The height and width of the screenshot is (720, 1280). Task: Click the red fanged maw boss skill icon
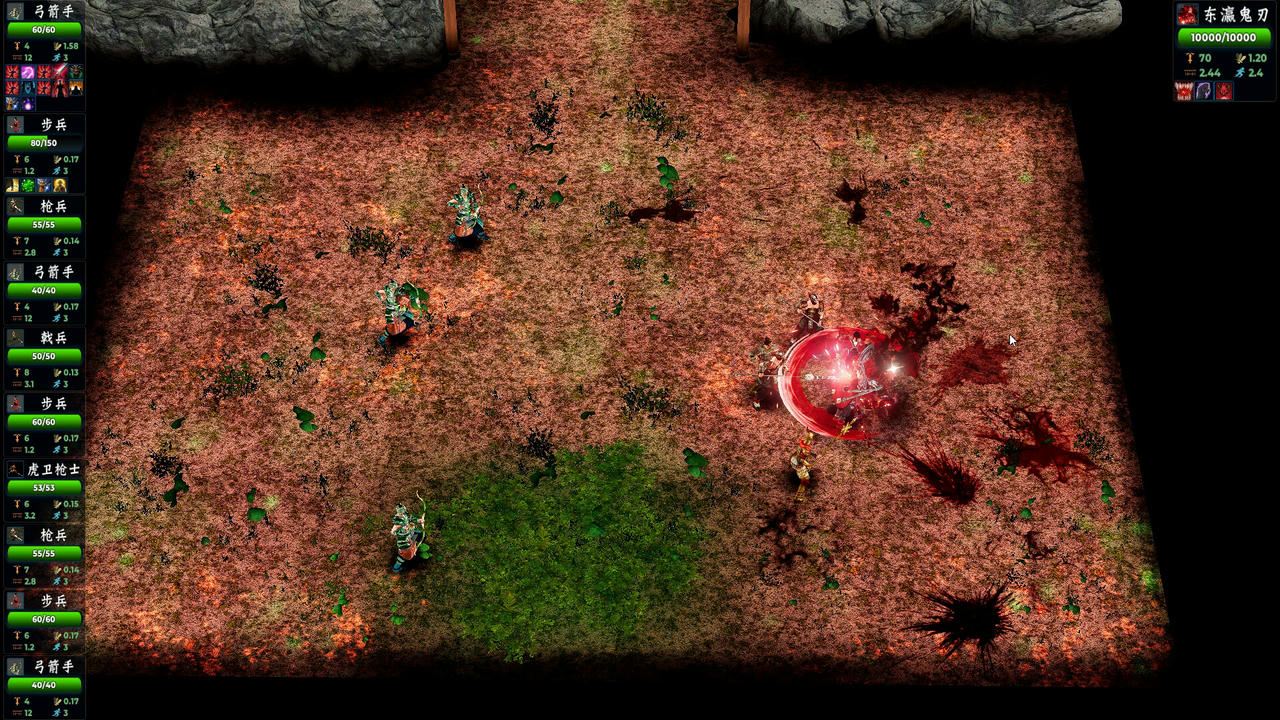1185,92
